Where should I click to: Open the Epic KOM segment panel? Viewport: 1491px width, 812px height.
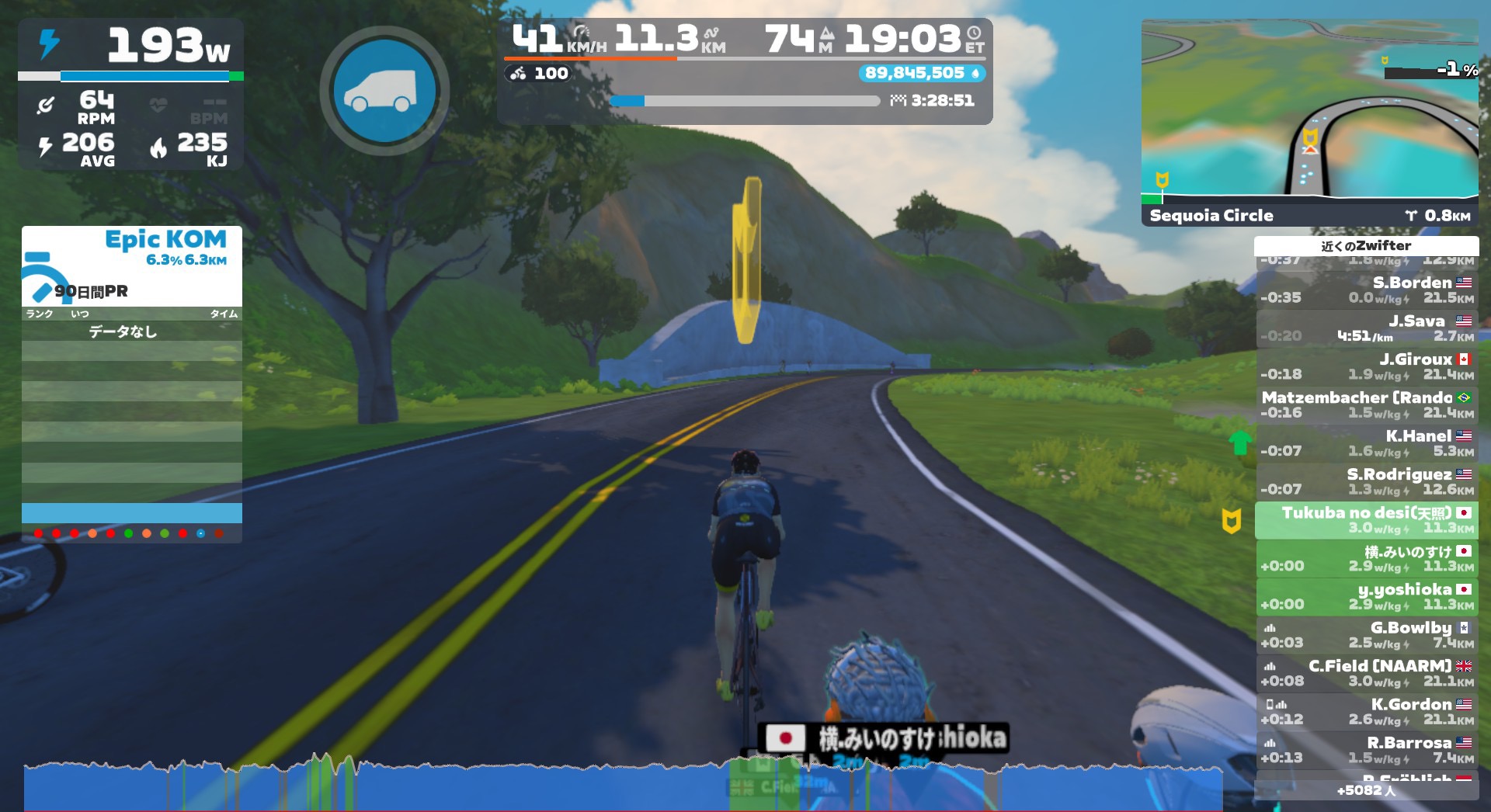pos(132,265)
